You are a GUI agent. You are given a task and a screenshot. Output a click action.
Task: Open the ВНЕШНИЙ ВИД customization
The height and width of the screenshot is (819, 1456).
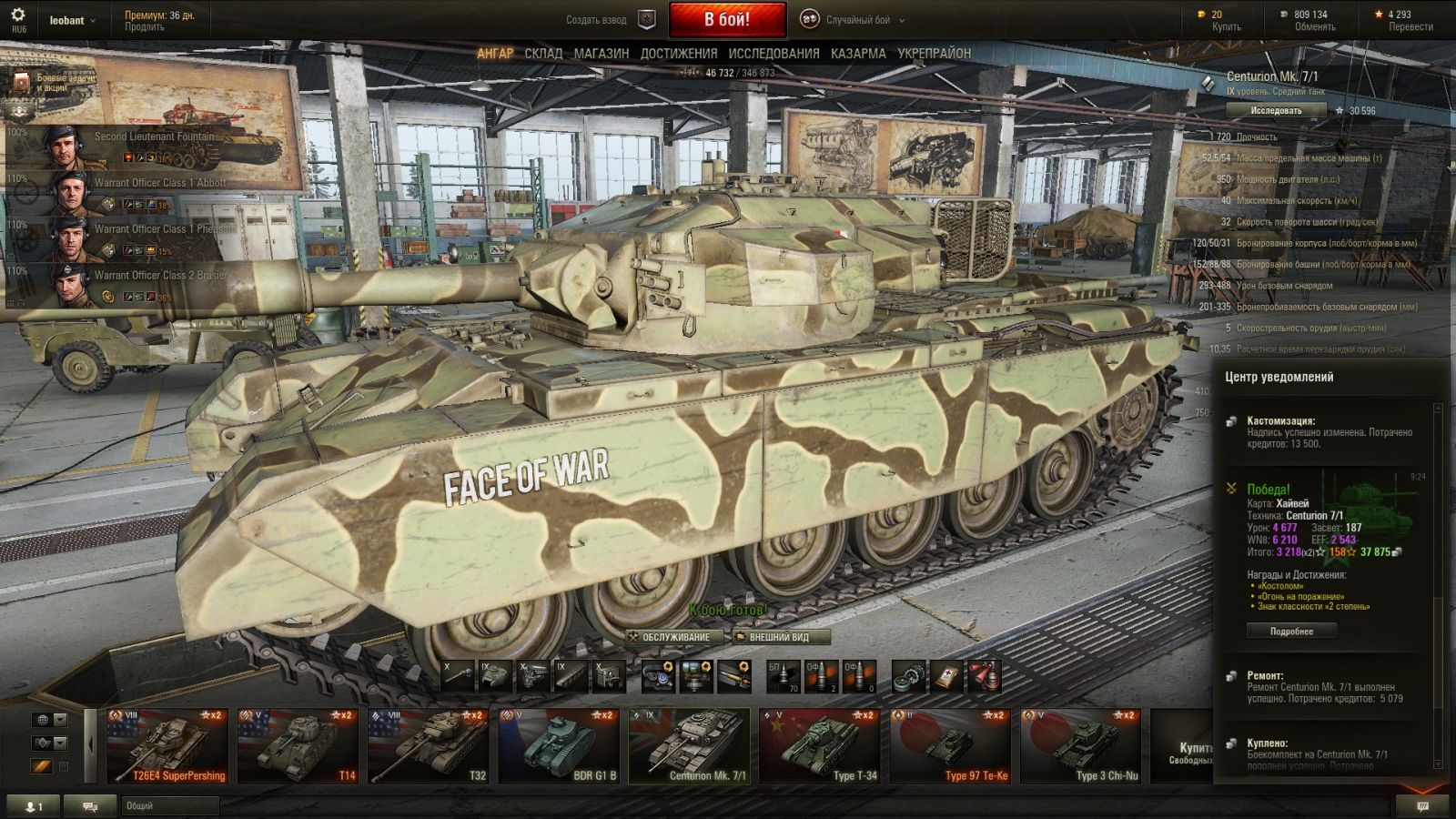(778, 637)
